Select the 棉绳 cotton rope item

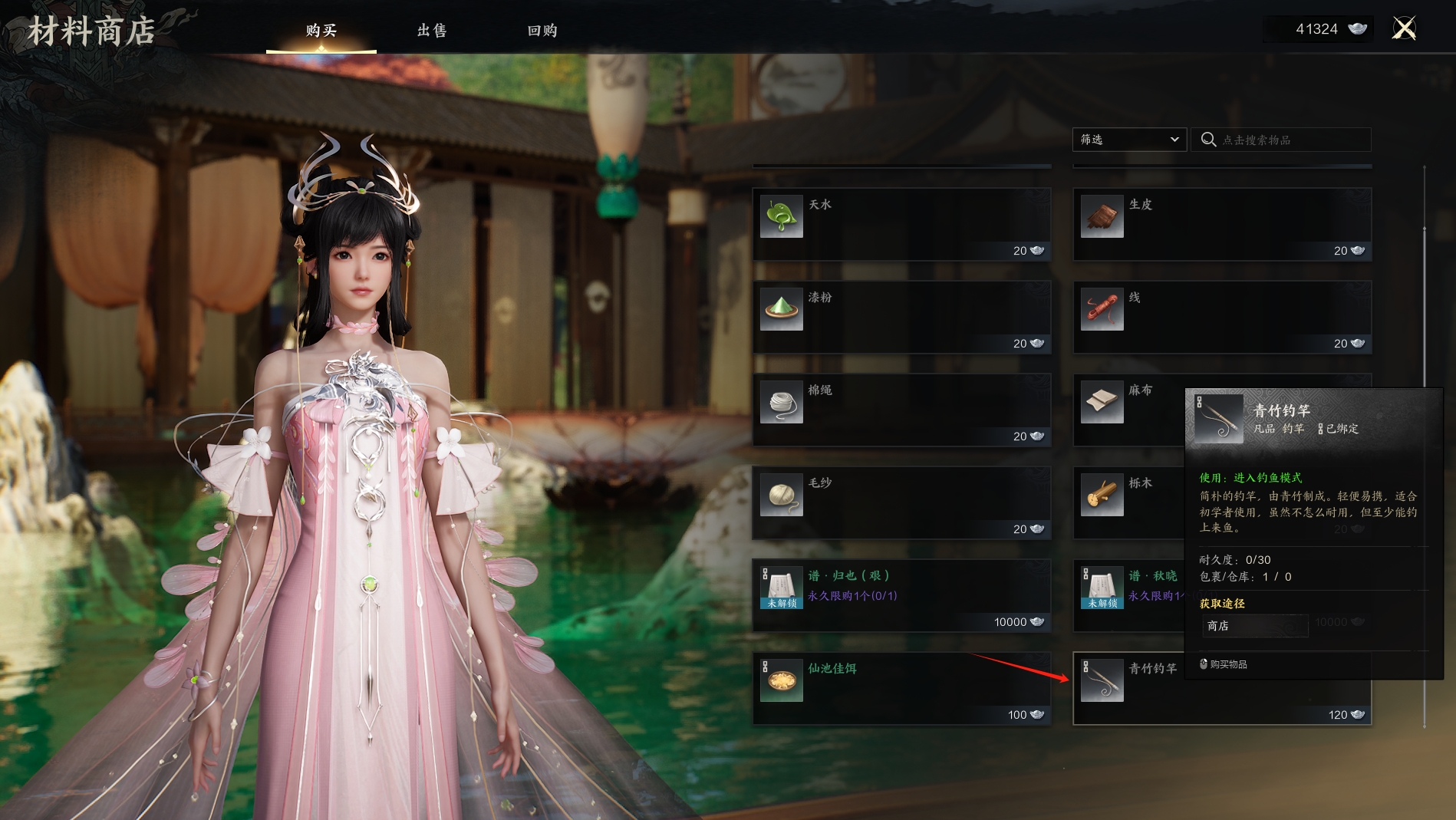coord(901,410)
